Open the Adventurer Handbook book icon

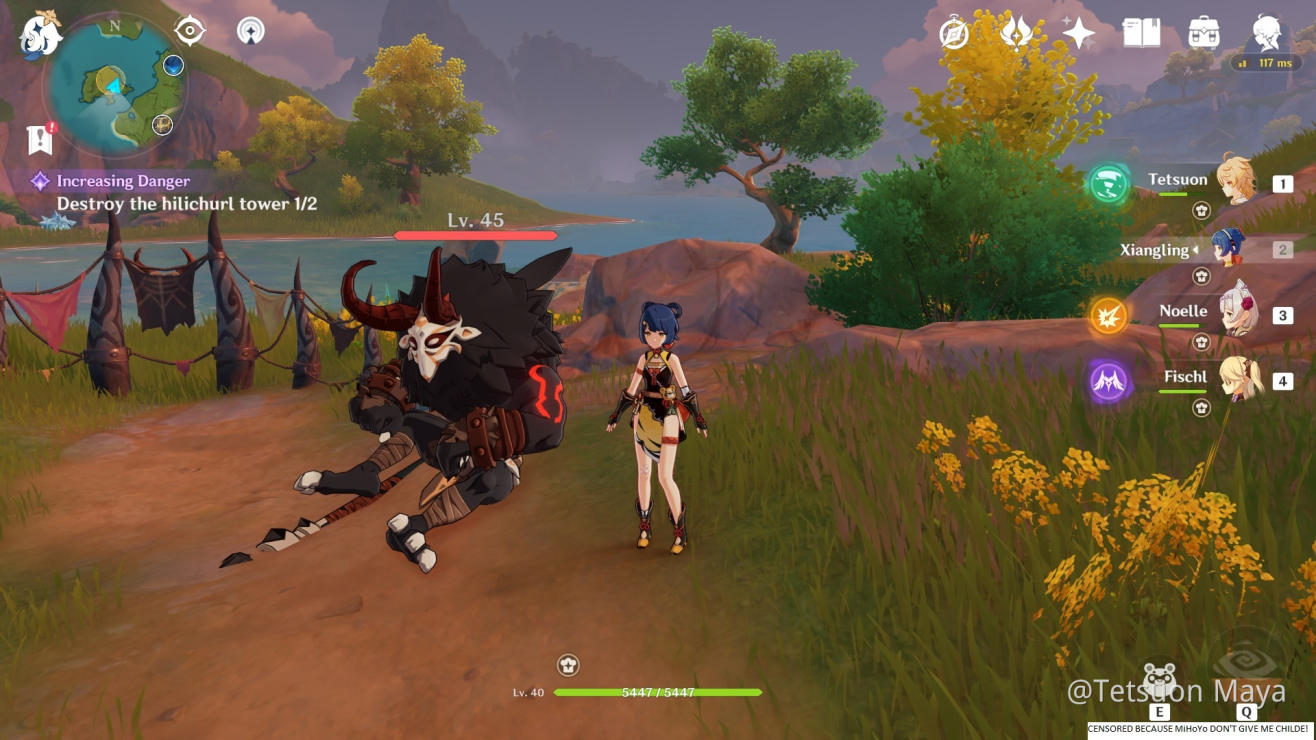pyautogui.click(x=1141, y=34)
